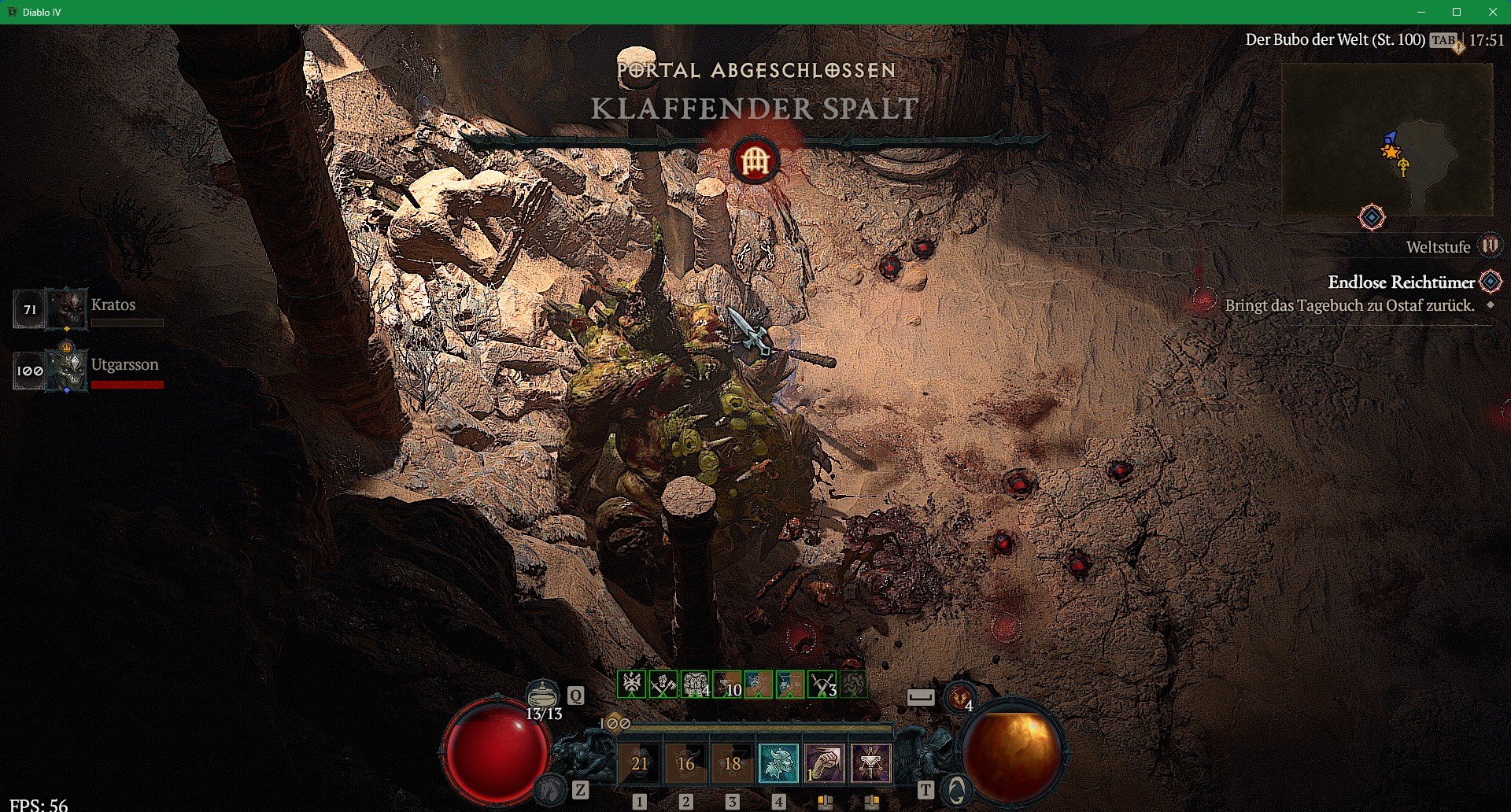Activate the teal horned-face shout skill

point(778,762)
